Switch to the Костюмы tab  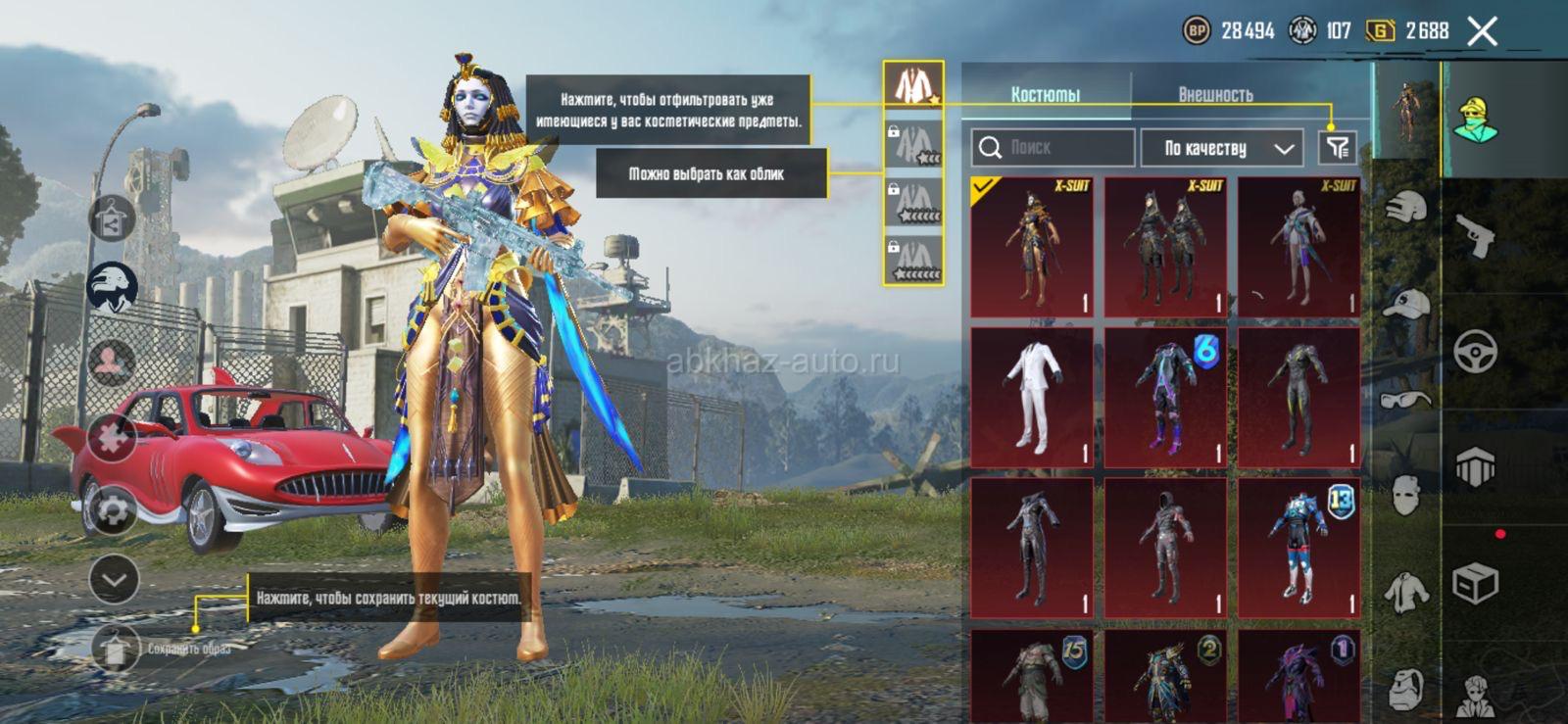pos(1046,94)
